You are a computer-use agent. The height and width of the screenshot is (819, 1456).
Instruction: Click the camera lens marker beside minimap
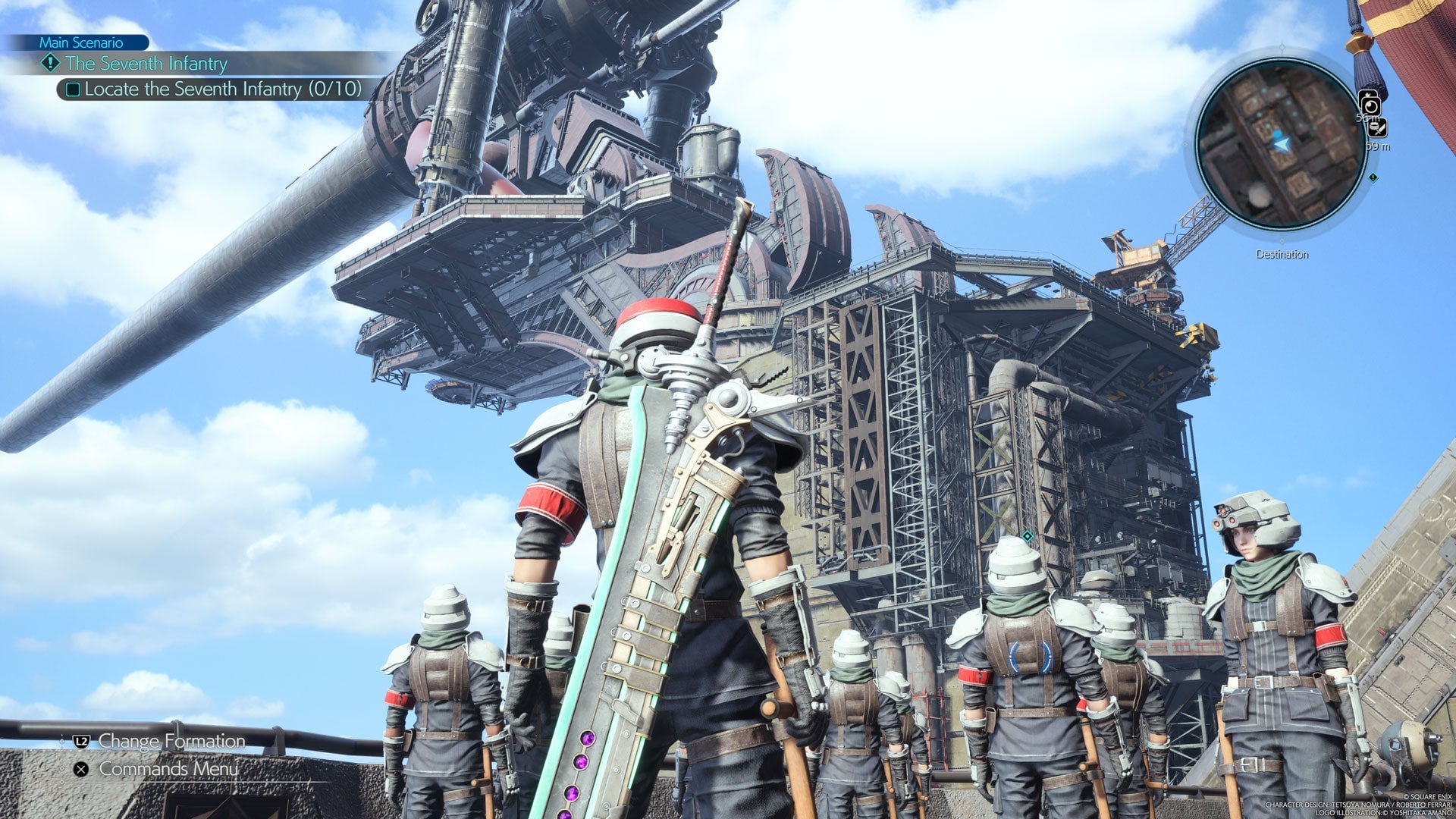[1370, 105]
